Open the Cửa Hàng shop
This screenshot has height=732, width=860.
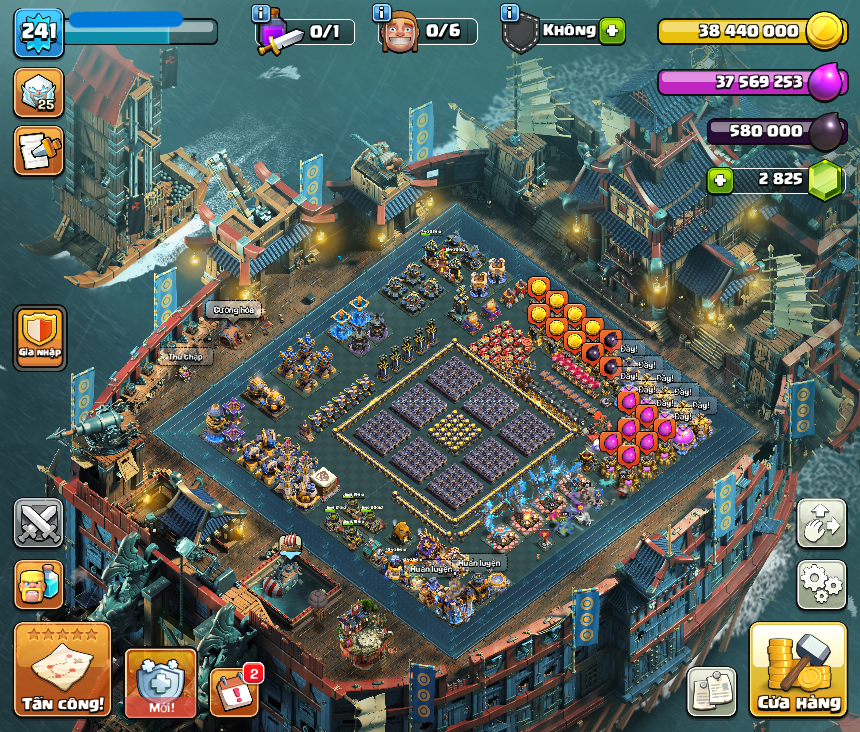point(797,669)
